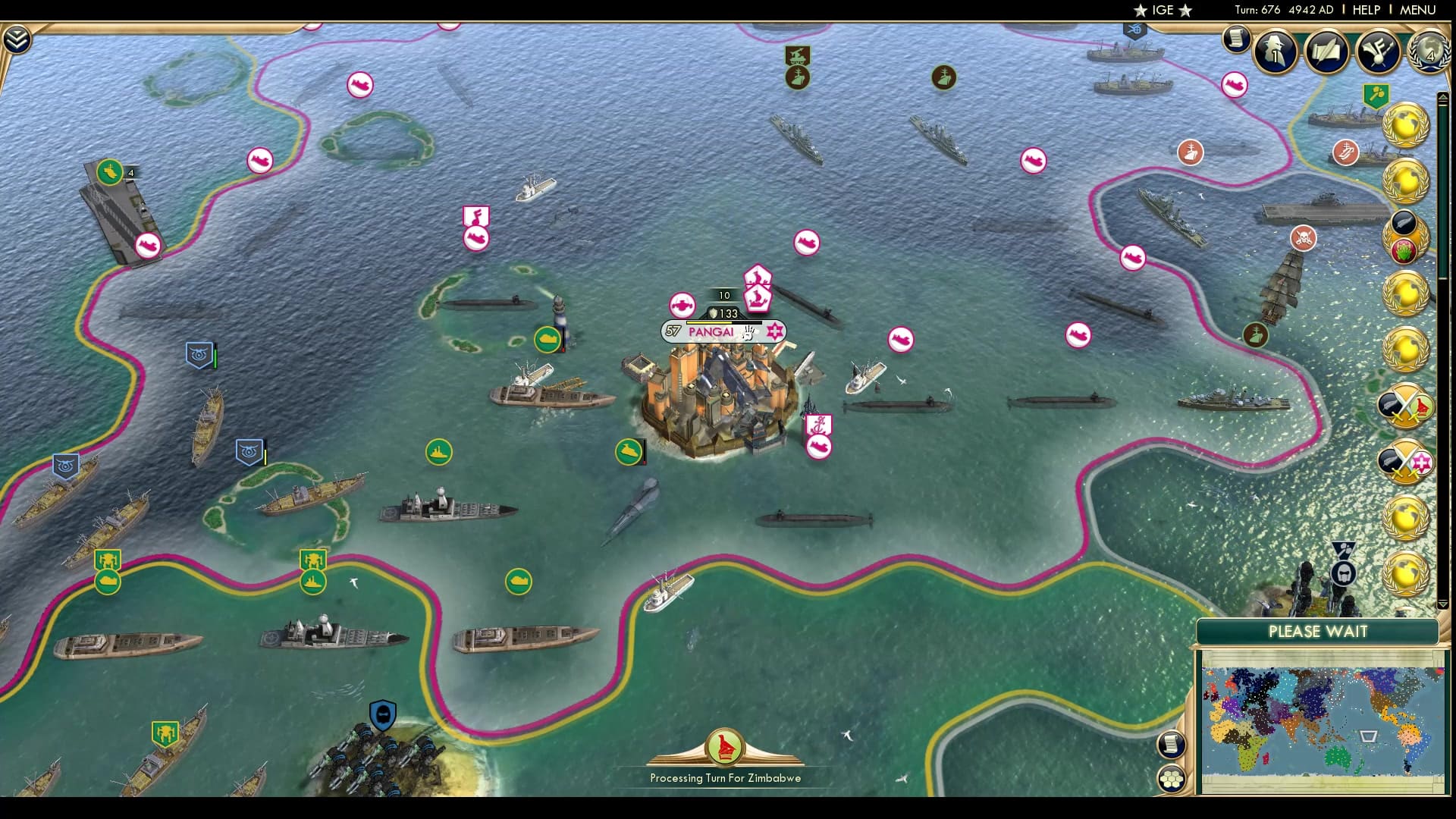Open the MENU from the top bar
Image resolution: width=1456 pixels, height=819 pixels.
(x=1419, y=10)
